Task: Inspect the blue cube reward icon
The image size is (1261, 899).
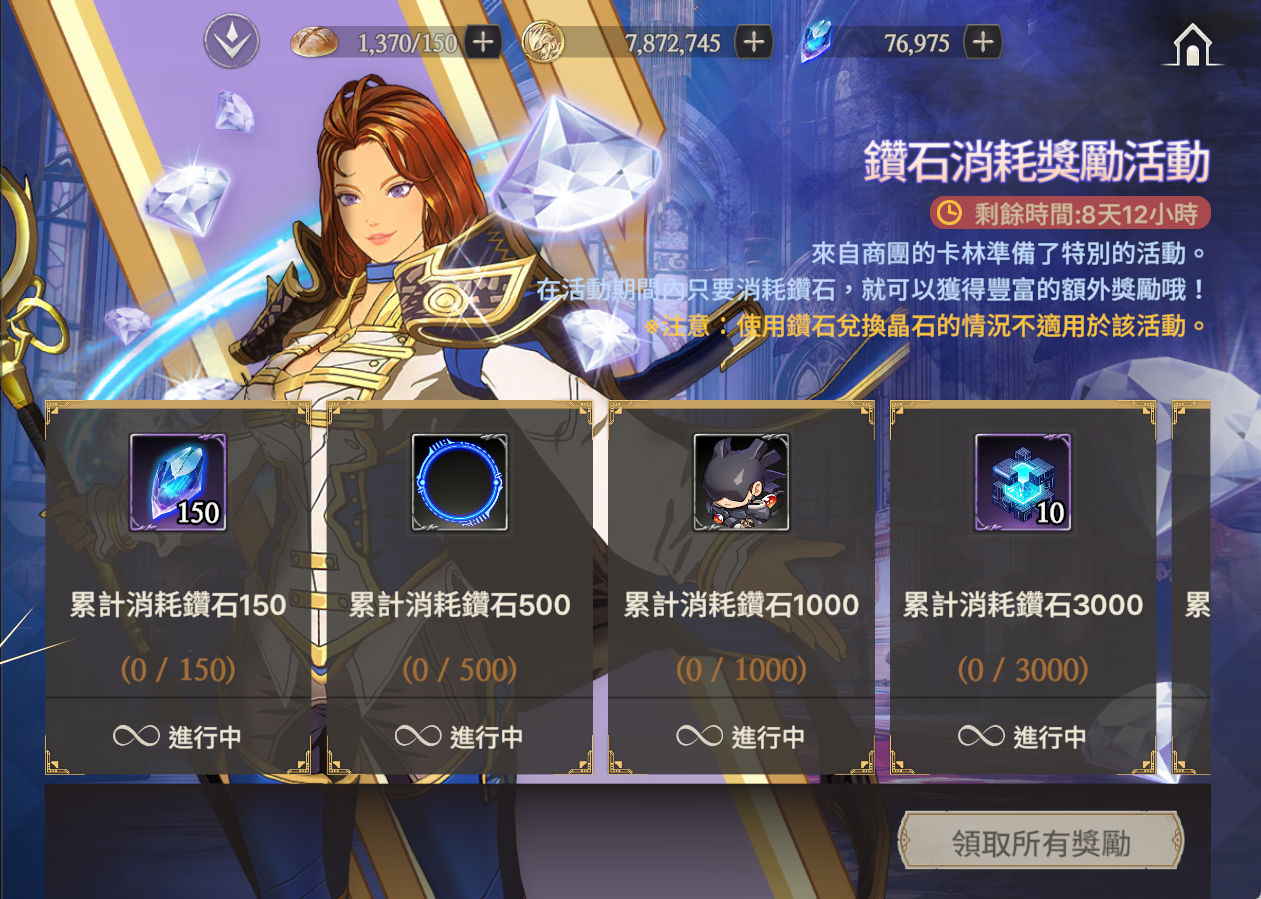Action: tap(1023, 482)
